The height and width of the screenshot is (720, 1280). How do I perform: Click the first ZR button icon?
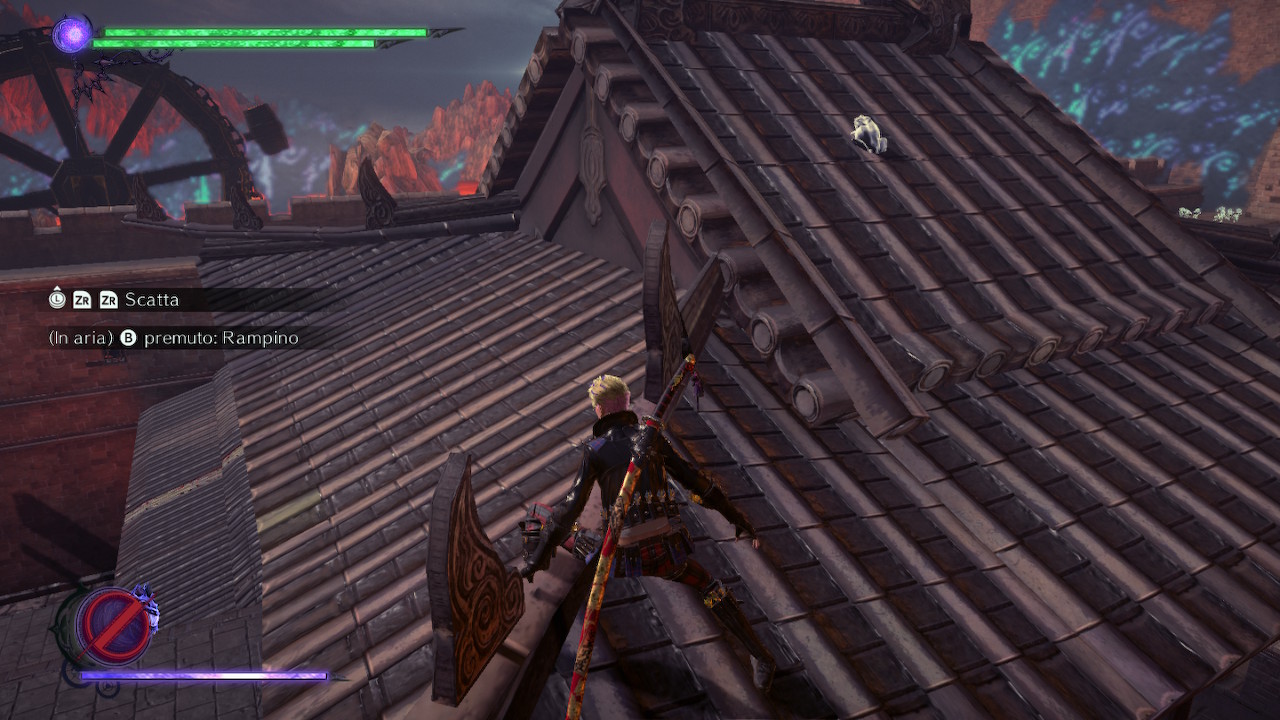tap(82, 299)
